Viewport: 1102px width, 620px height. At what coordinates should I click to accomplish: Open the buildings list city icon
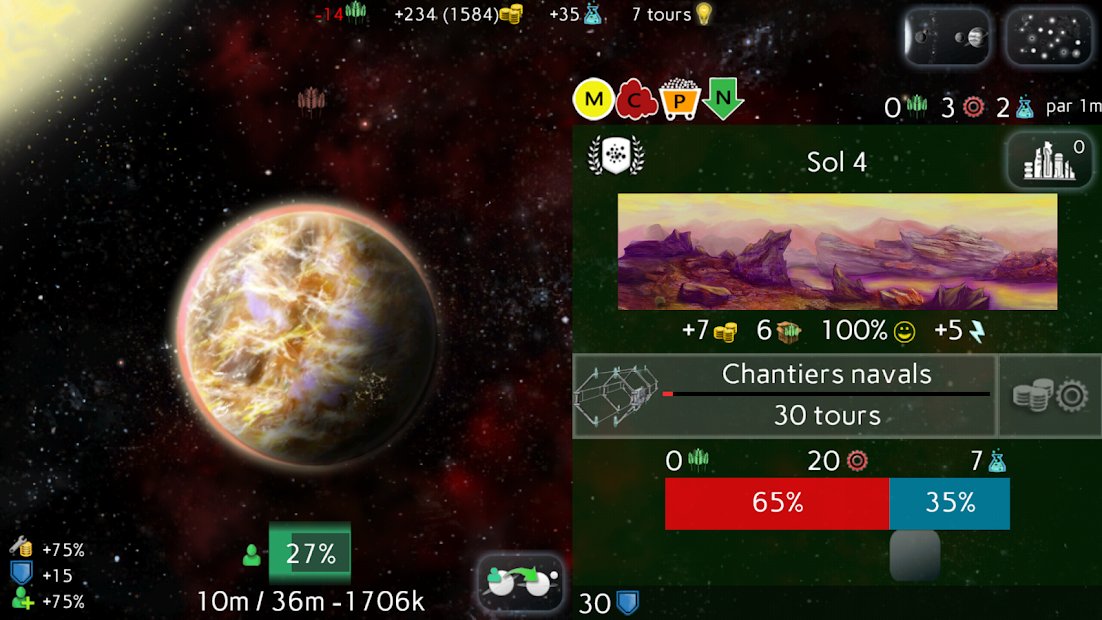pyautogui.click(x=1047, y=162)
